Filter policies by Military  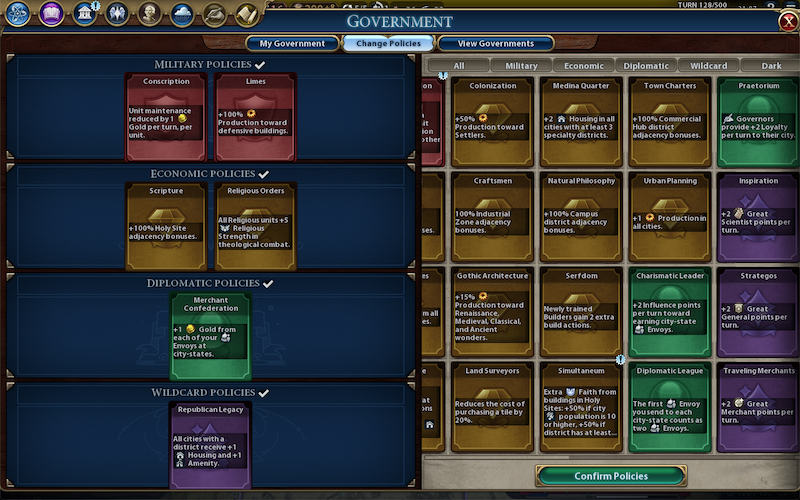point(521,66)
